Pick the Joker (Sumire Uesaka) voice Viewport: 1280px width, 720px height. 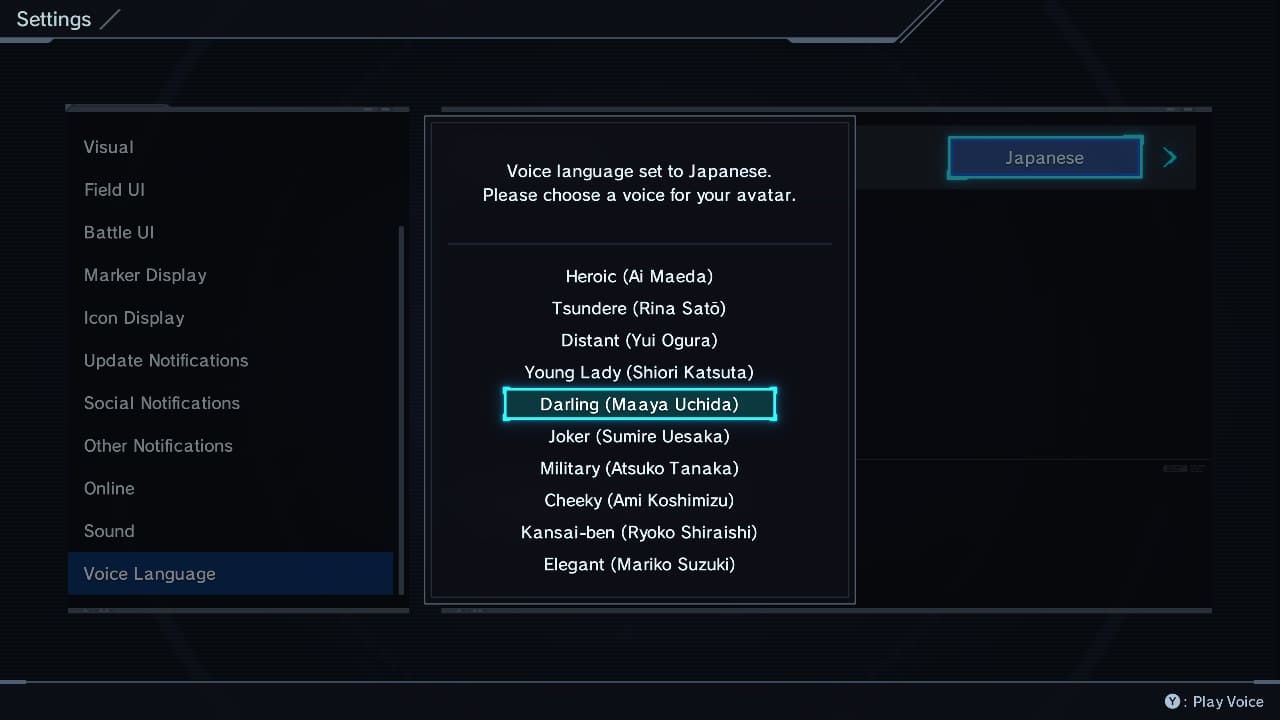click(639, 436)
